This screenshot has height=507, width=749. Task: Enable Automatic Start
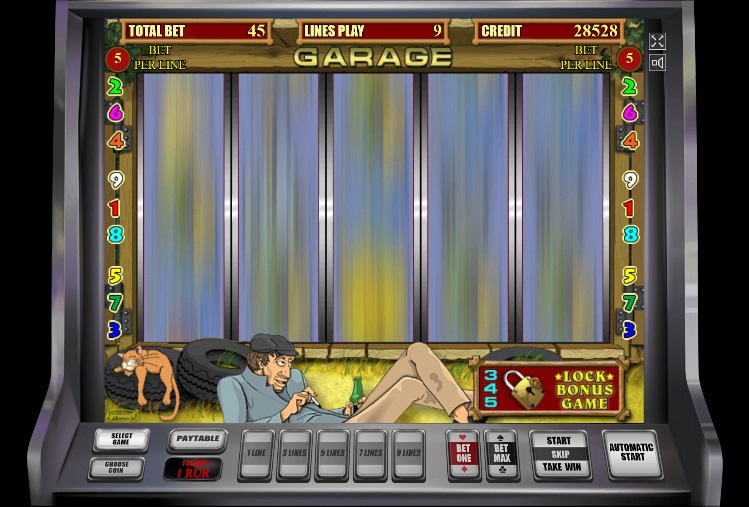click(x=631, y=454)
